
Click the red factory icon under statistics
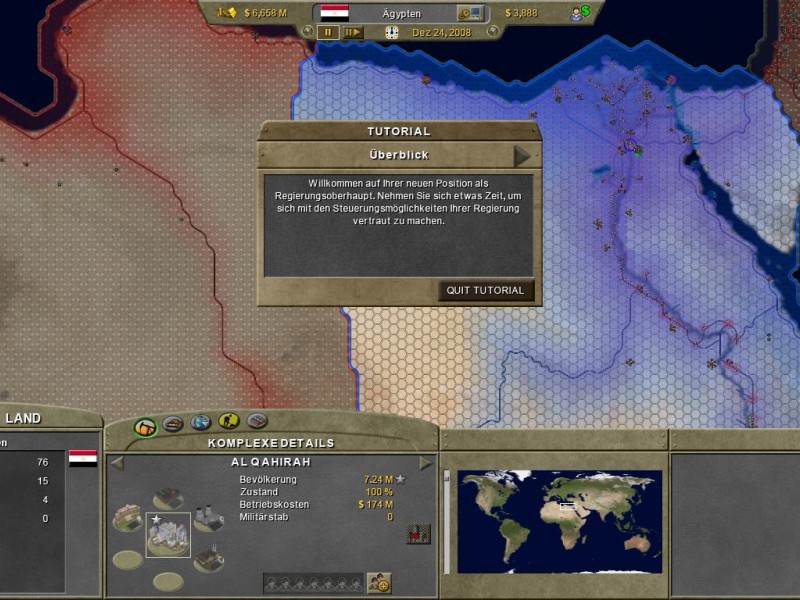coord(417,534)
